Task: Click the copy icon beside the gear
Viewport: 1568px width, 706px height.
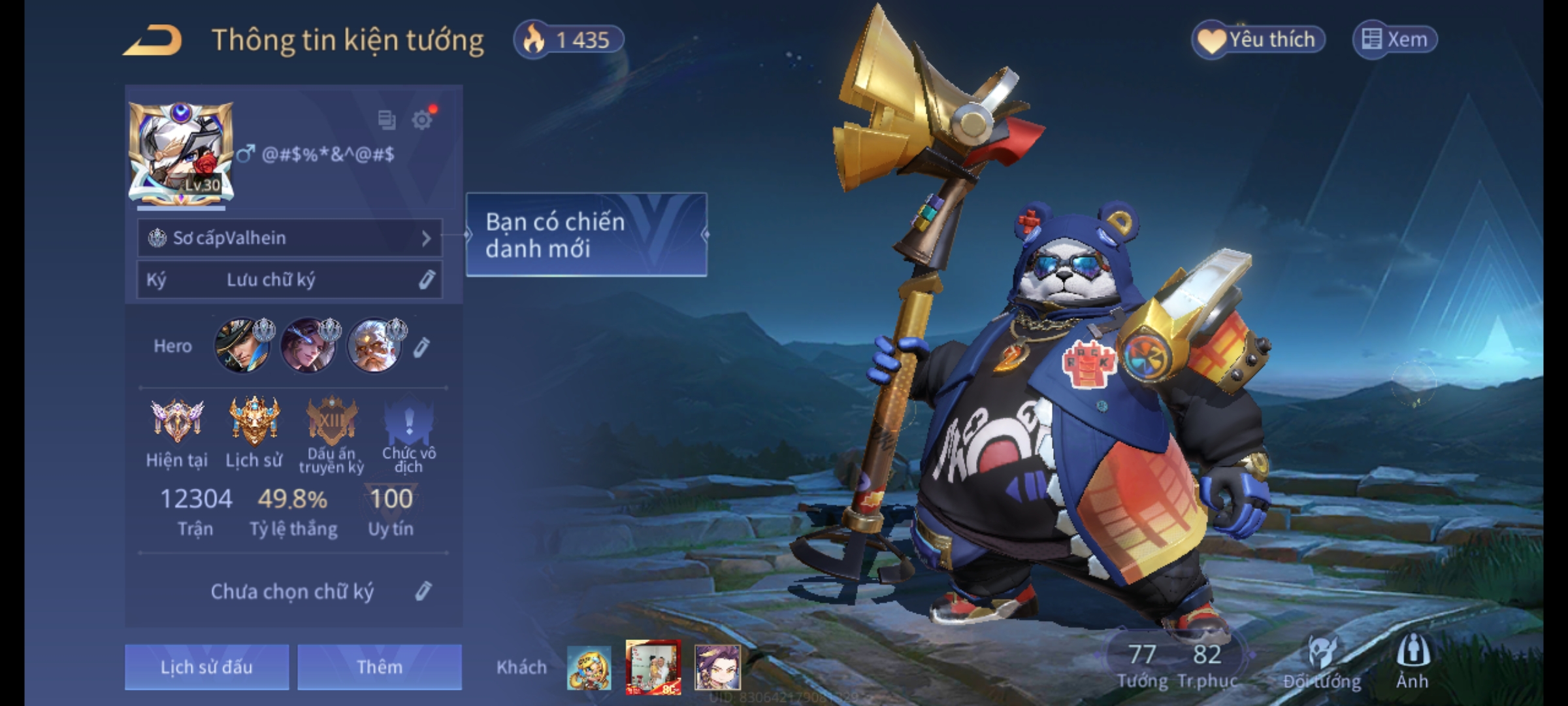Action: [x=387, y=120]
